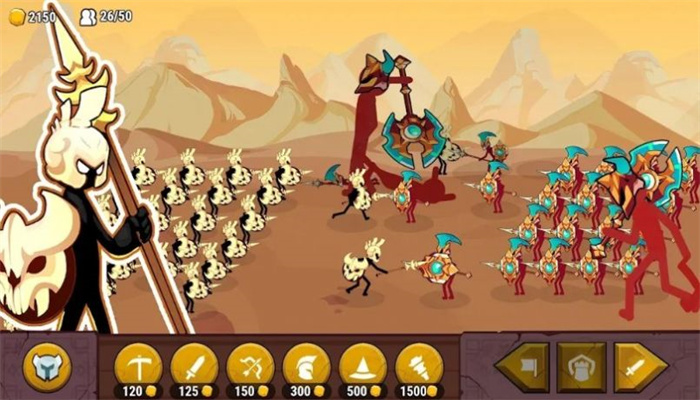700x400 pixels.
Task: Order retreat with the flag arrow button
Action: [x=522, y=367]
